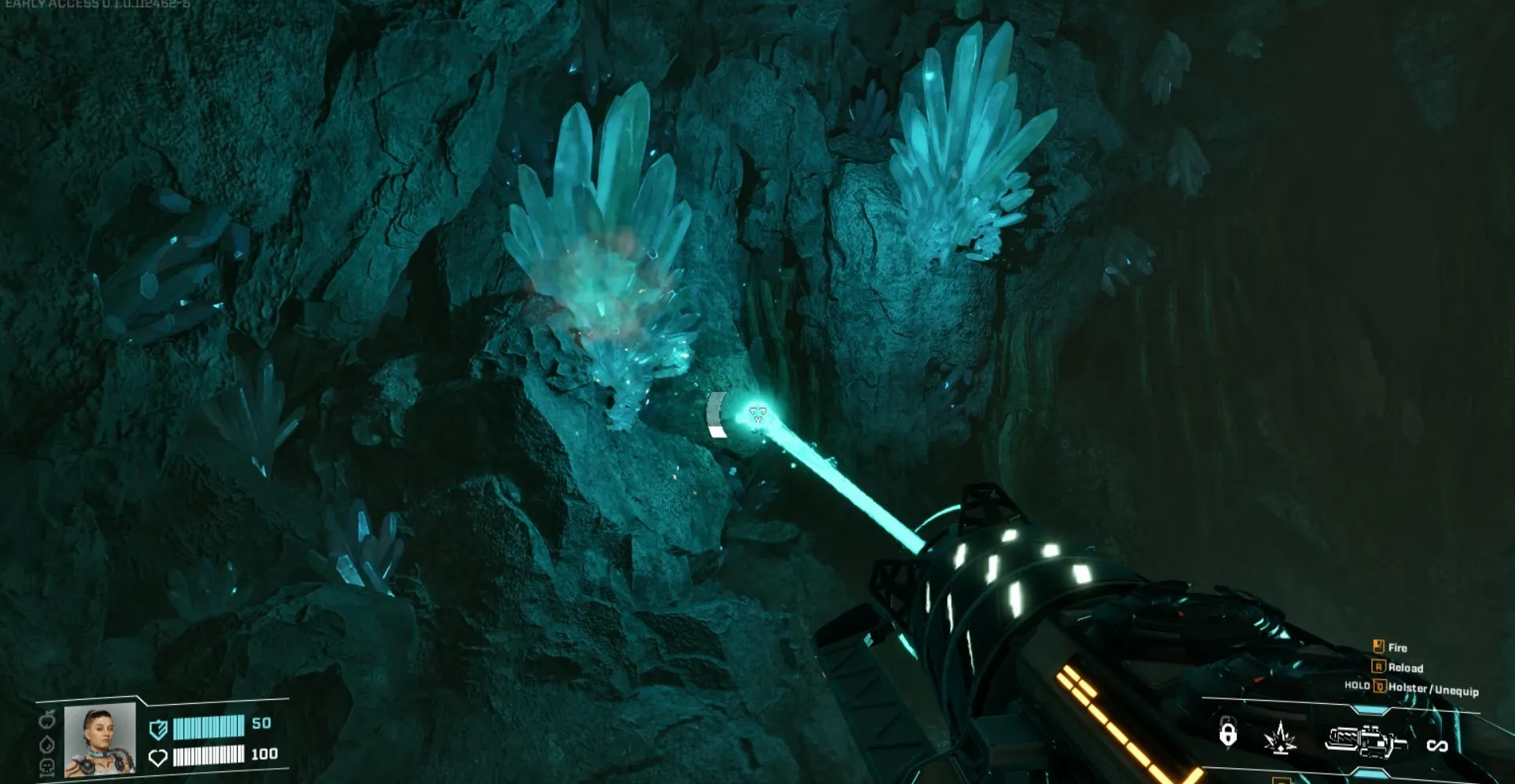This screenshot has width=1515, height=784.
Task: Click the heart health icon
Action: click(158, 758)
